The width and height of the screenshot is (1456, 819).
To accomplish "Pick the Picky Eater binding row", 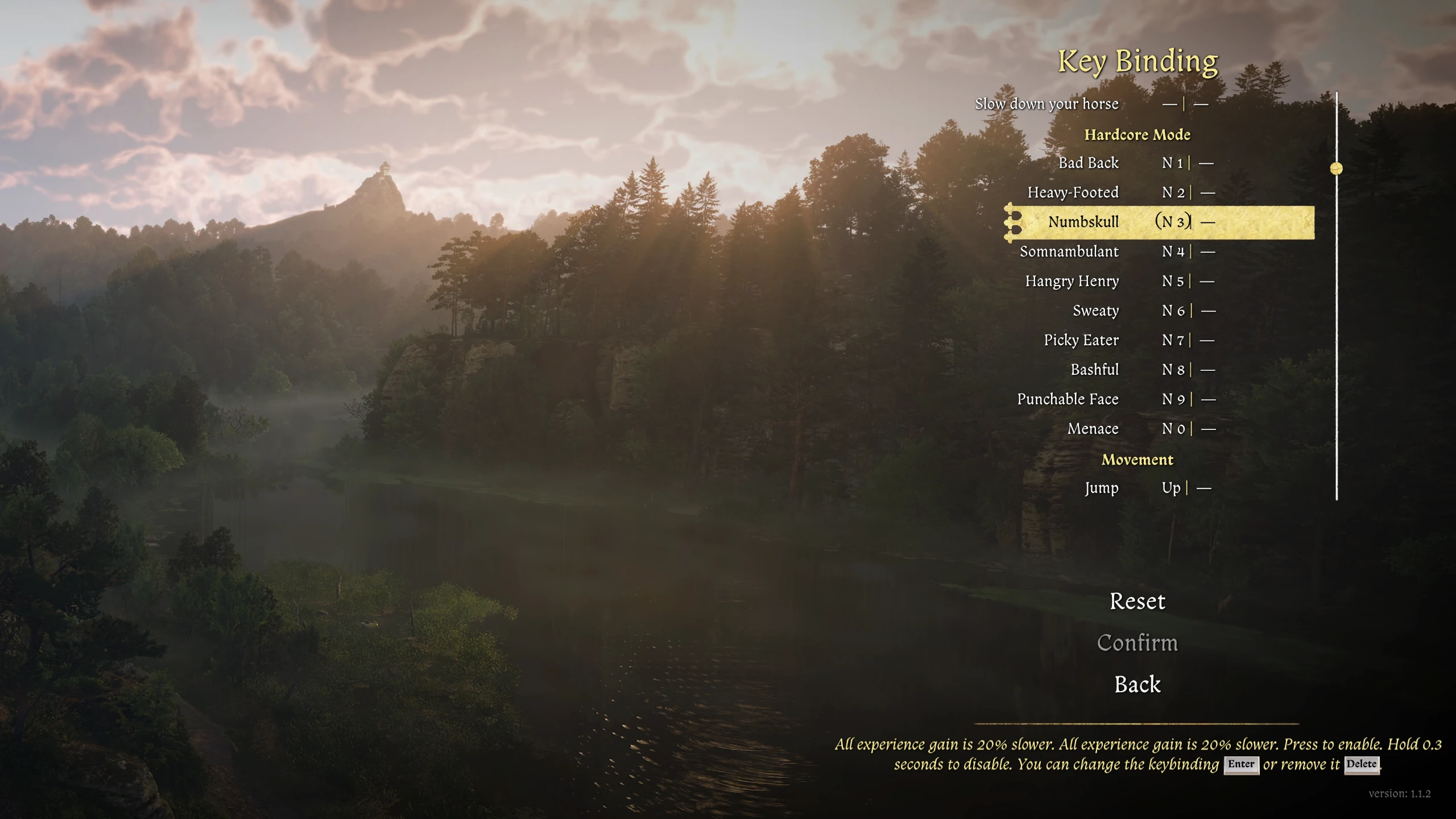I will click(1081, 340).
